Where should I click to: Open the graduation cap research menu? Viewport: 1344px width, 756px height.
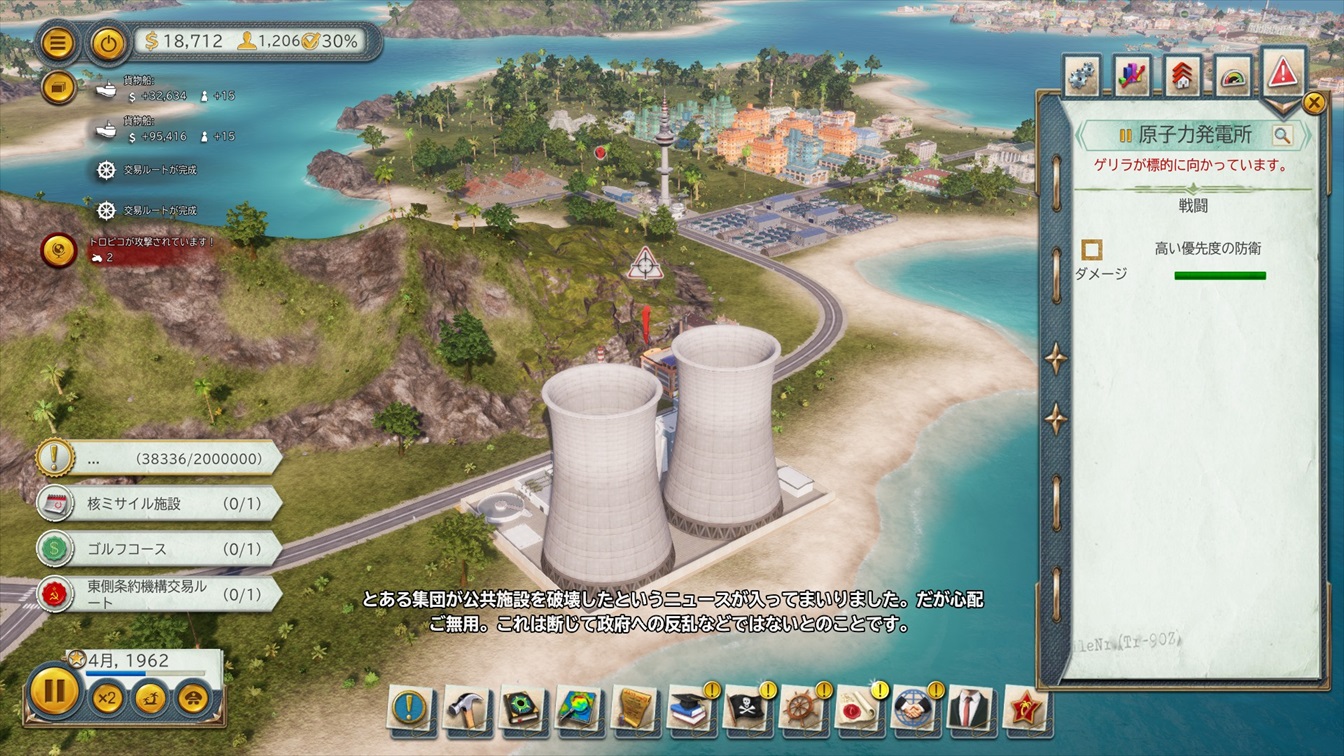point(690,709)
